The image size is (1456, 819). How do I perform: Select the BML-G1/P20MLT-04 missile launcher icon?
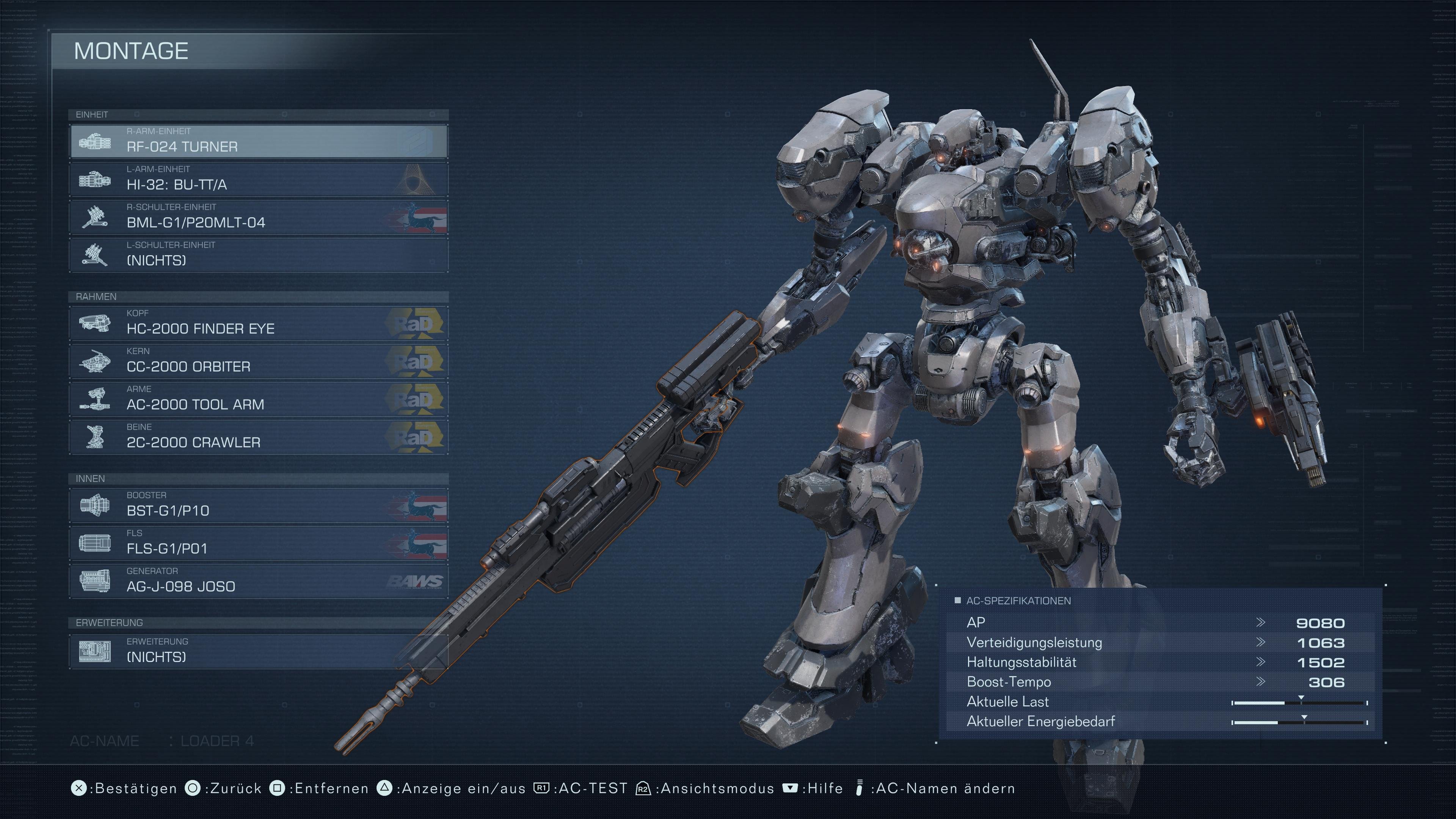point(96,218)
